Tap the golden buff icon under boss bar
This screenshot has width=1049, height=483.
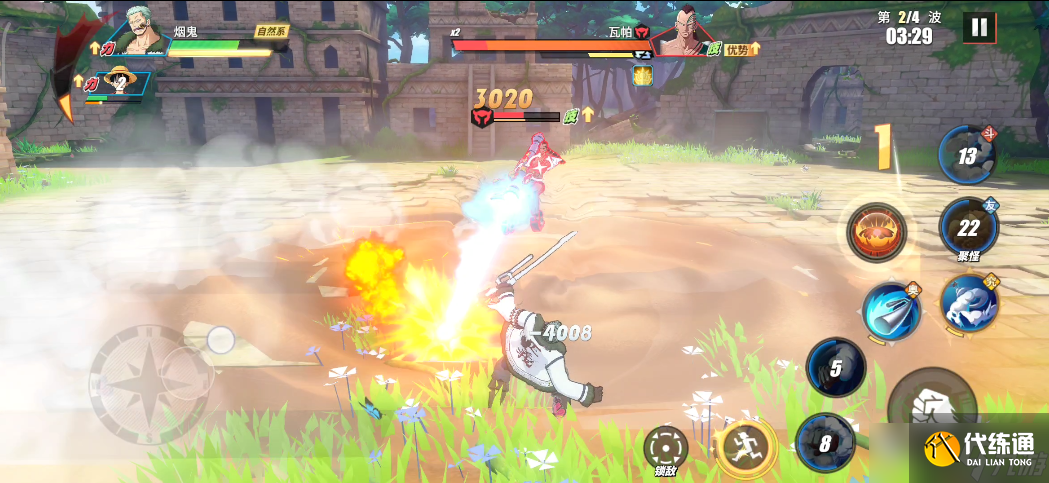(x=642, y=75)
